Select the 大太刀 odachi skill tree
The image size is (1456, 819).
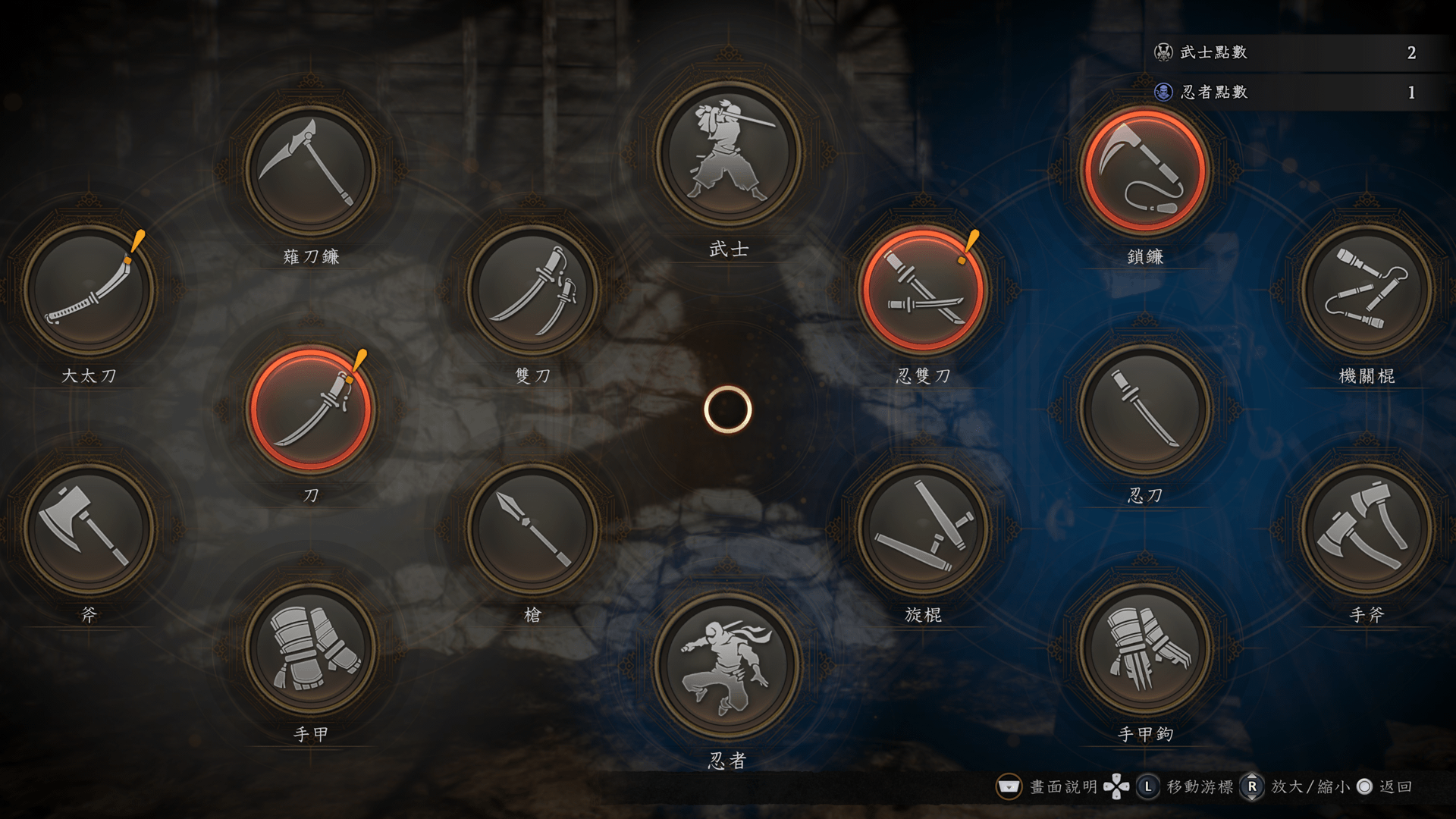(89, 289)
